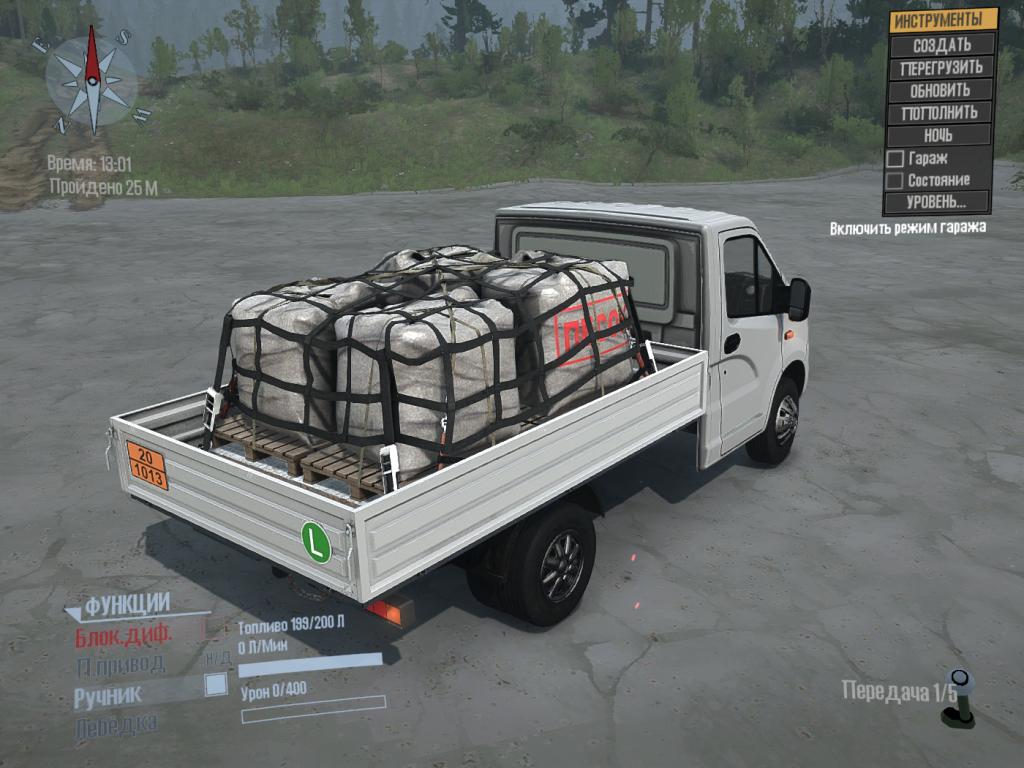Switch to night with НОЧЬ button
This screenshot has height=768, width=1024.
pos(938,135)
